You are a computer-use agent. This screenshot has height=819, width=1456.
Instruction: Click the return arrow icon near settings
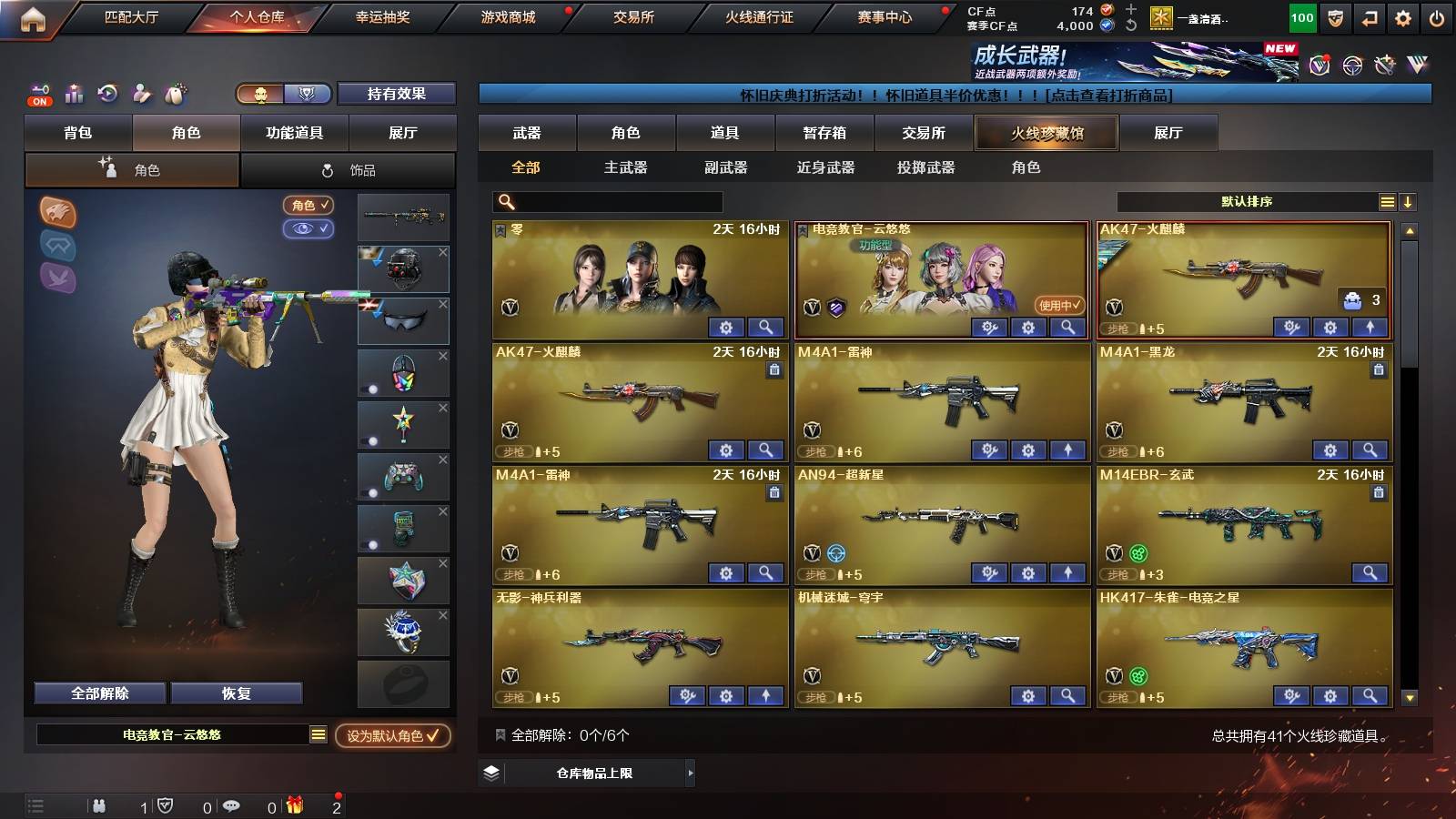pos(1370,15)
